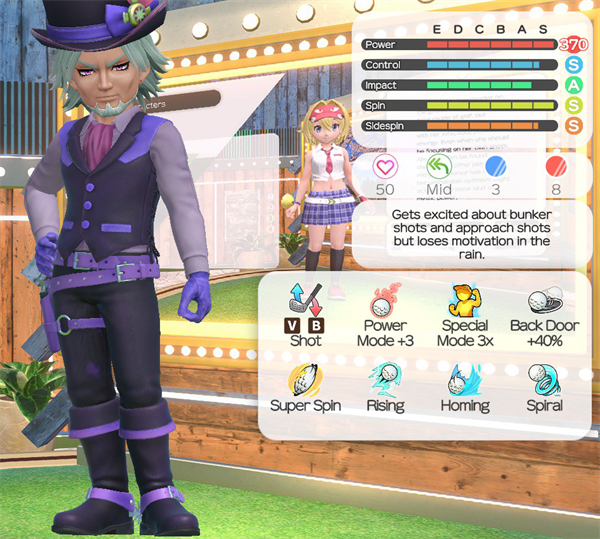Choose the Super Spin ability icon
This screenshot has width=600, height=539.
[x=304, y=379]
